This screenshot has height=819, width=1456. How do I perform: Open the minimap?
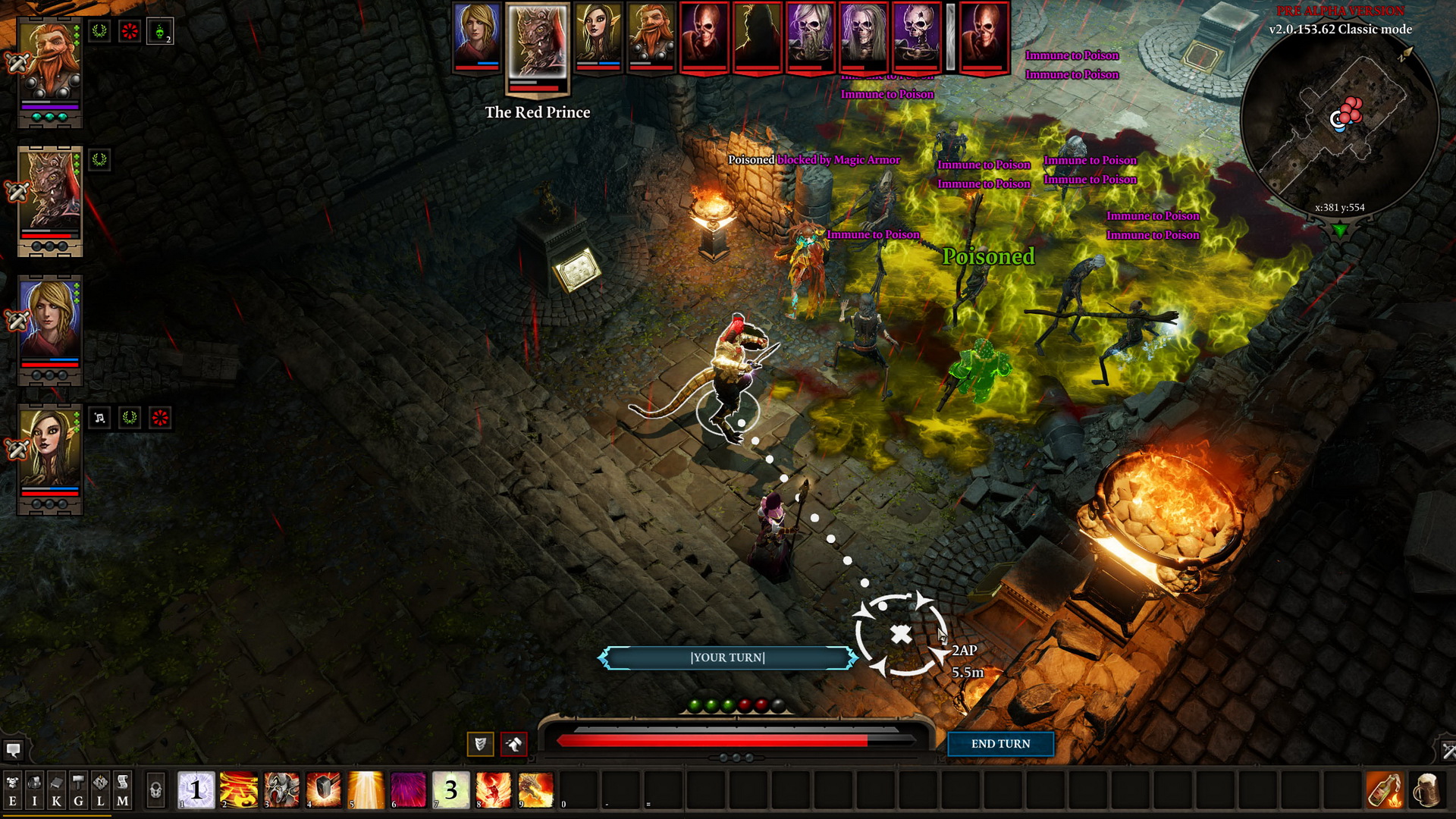pyautogui.click(x=1340, y=121)
